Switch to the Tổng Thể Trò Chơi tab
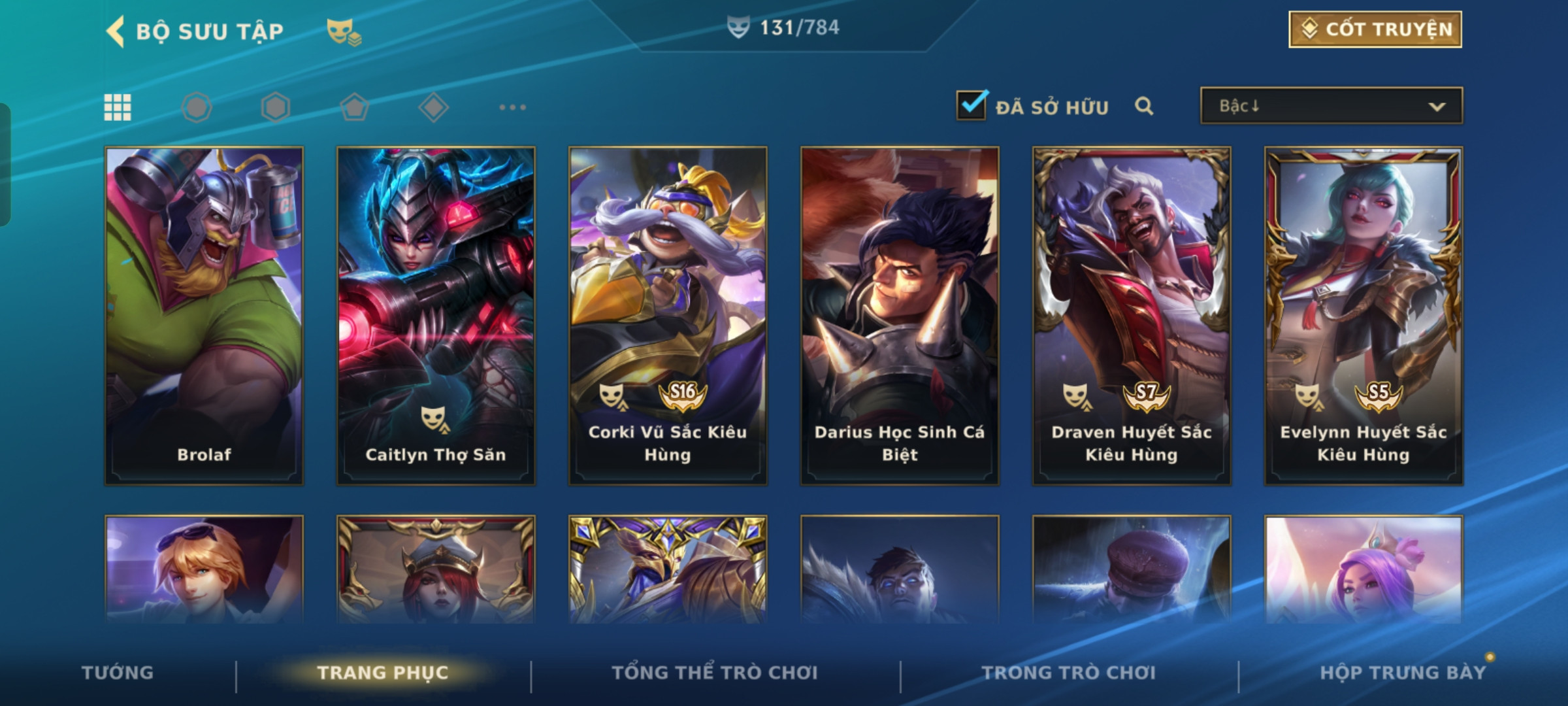Screen dimensions: 1568x706 coord(715,673)
